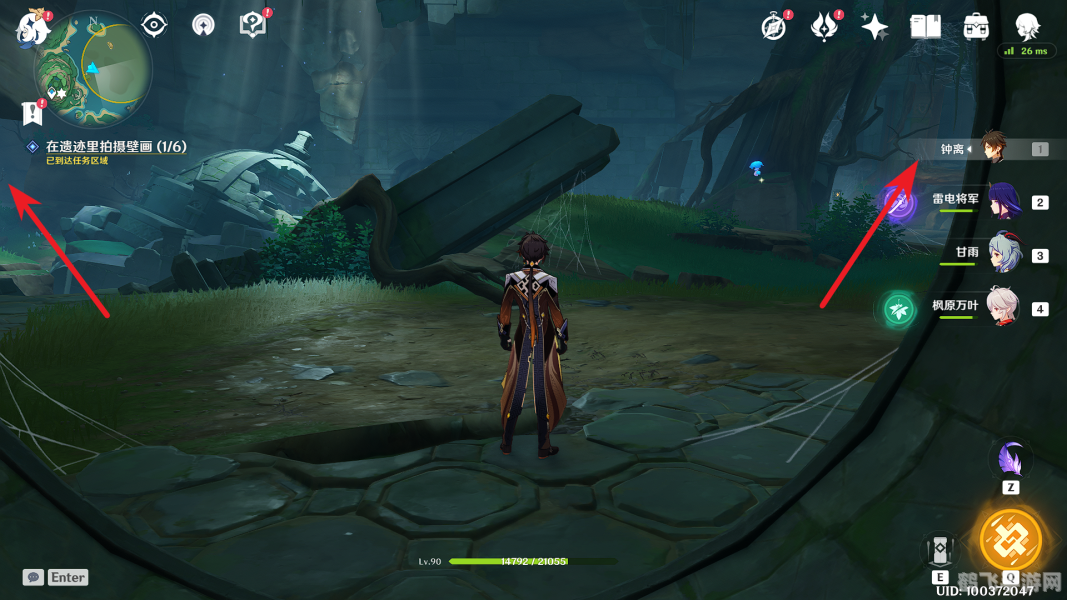Open the four-pointed star Wish icon

875,27
